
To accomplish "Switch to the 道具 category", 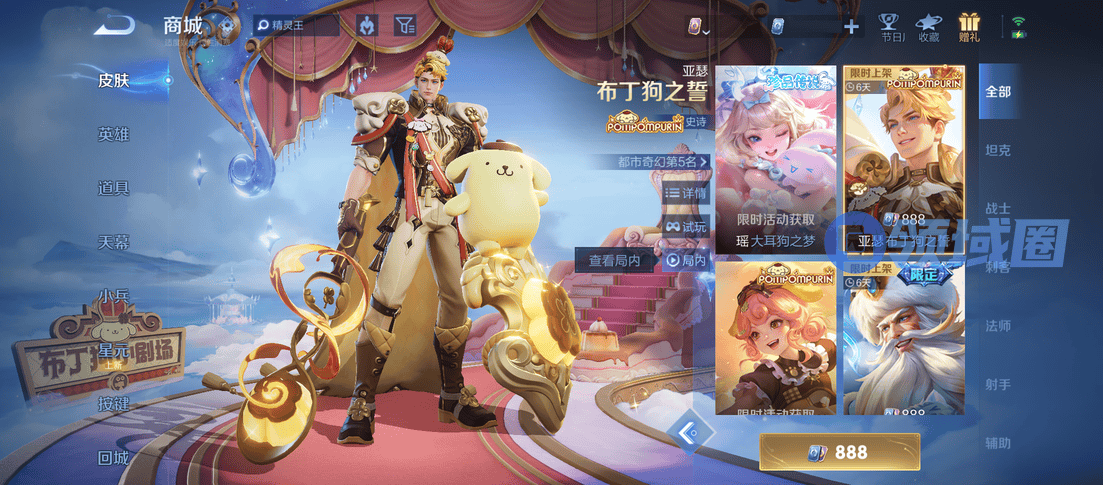I will pos(113,188).
